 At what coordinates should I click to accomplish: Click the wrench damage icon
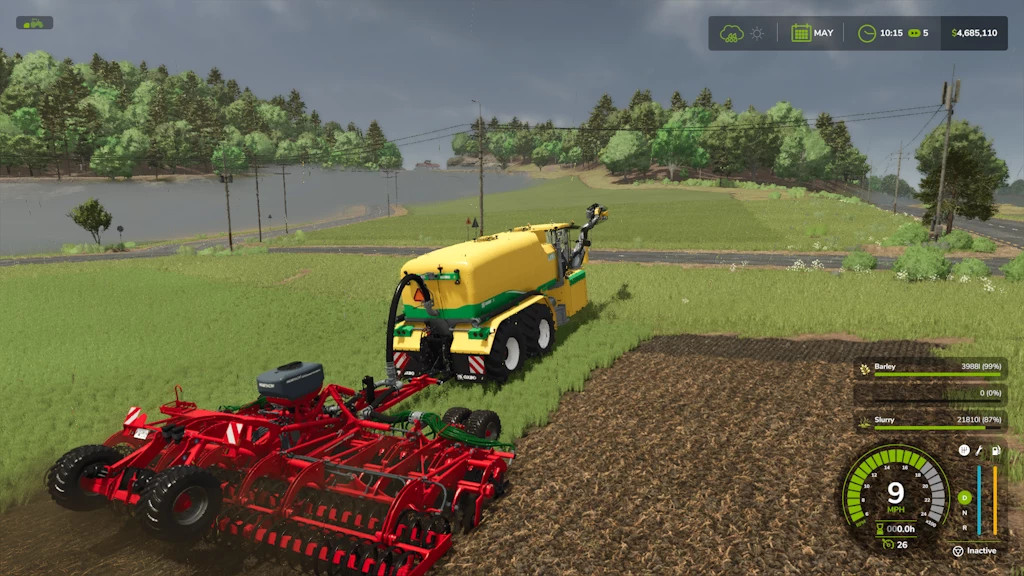[979, 451]
